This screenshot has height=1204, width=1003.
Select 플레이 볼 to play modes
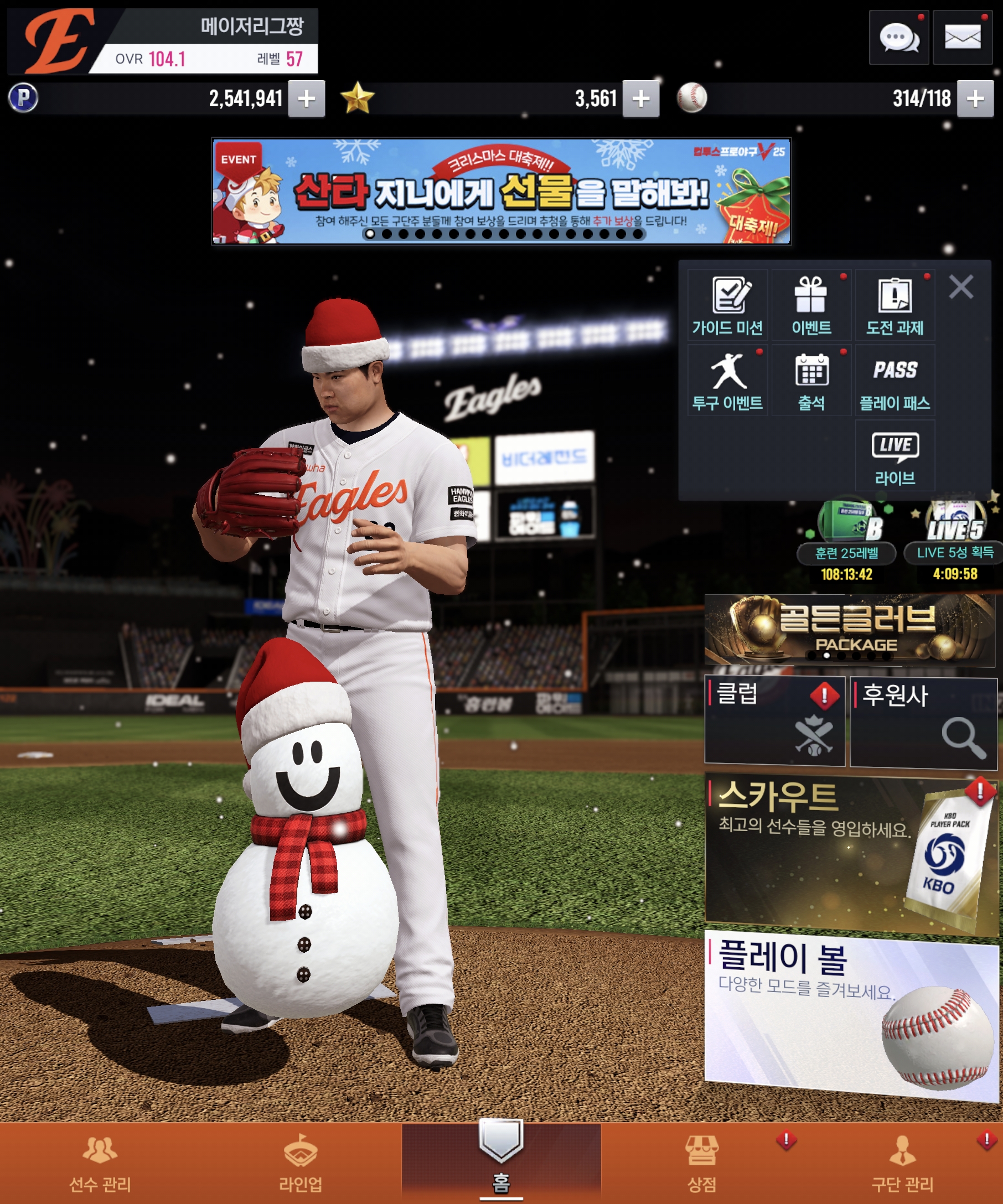[x=850, y=1015]
